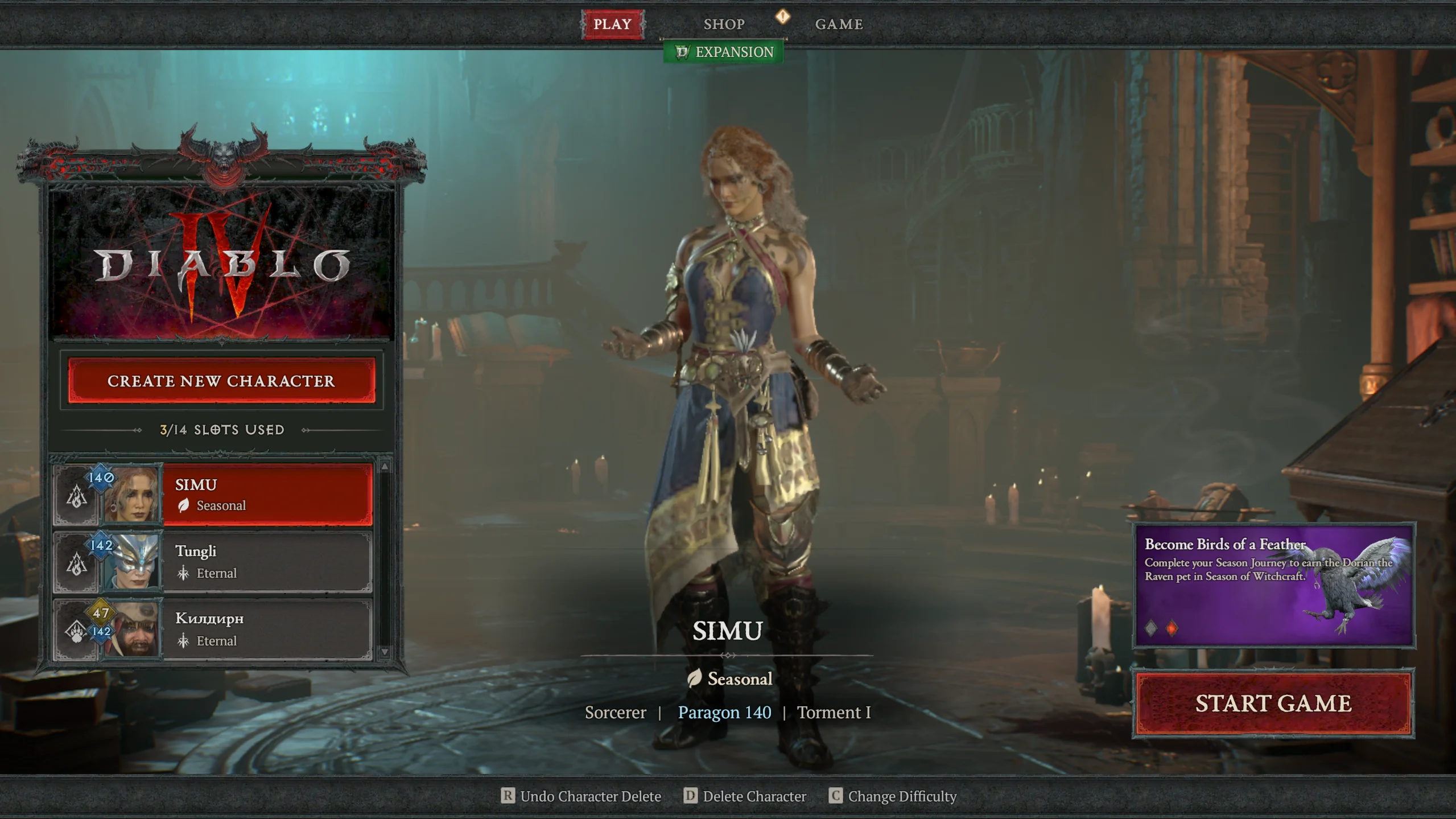
Task: Select the gray diamond indicator on raven banner
Action: click(x=1151, y=628)
